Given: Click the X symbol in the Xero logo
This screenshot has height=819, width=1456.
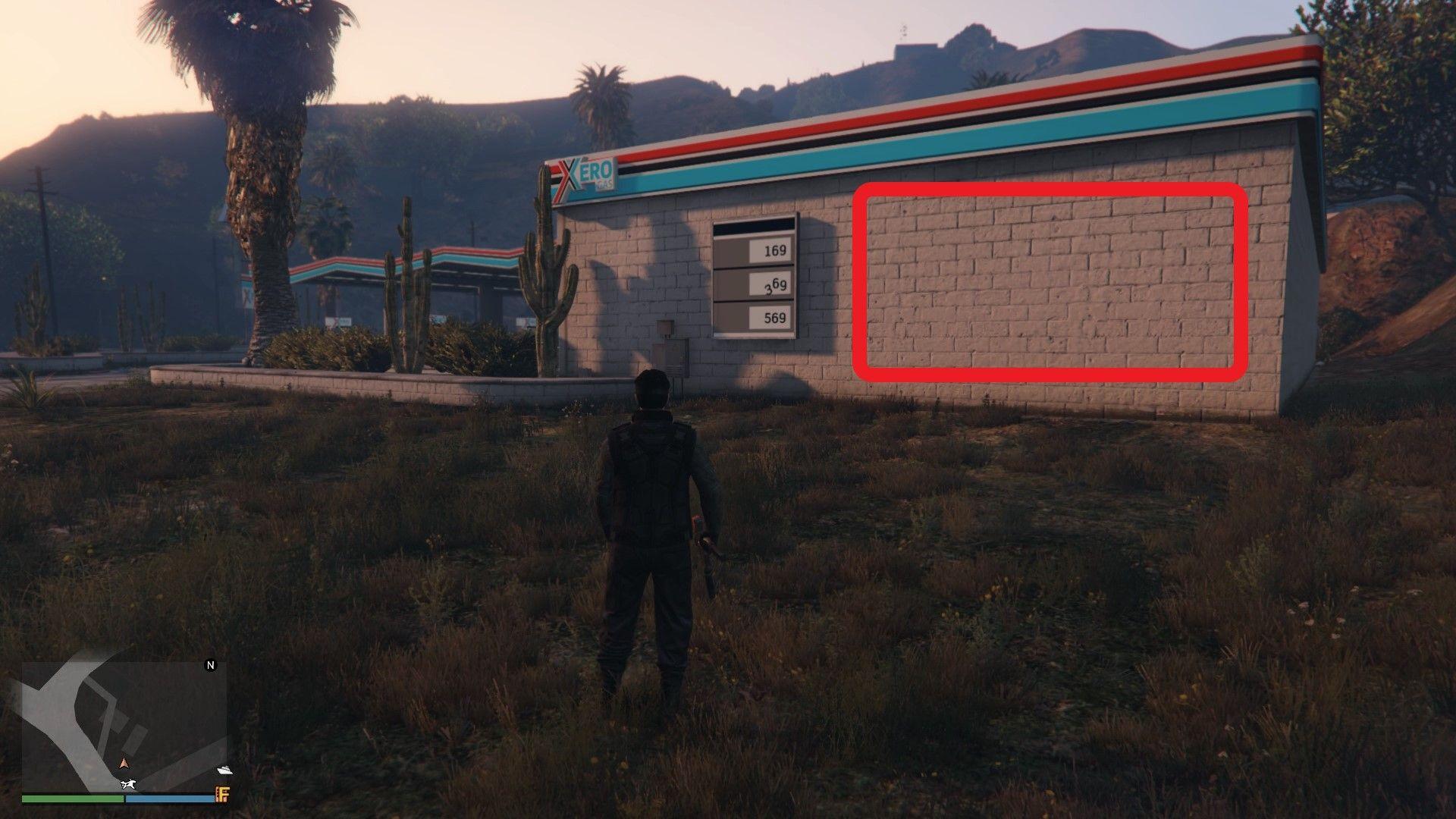Looking at the screenshot, I should click(x=569, y=174).
